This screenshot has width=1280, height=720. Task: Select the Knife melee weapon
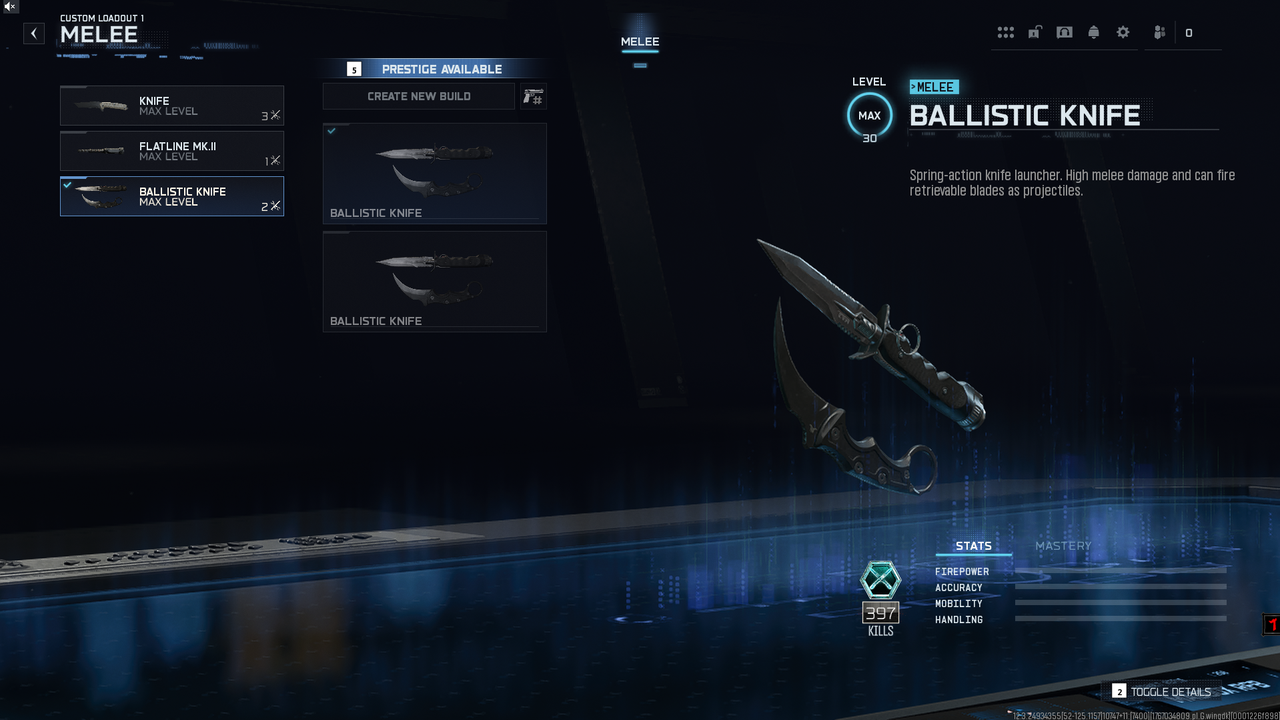172,106
